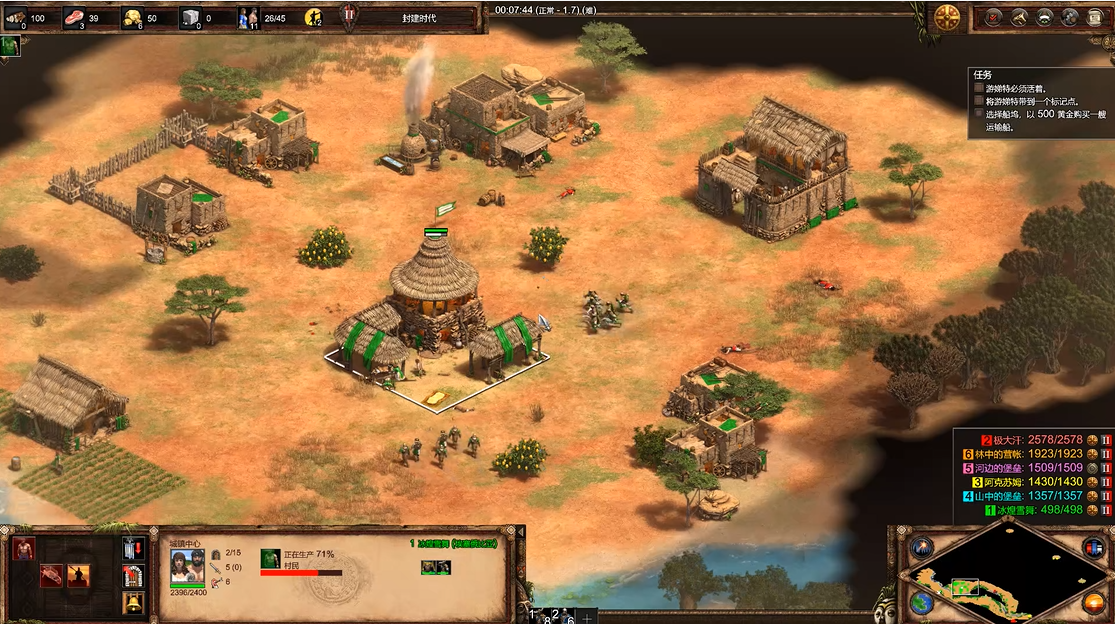
Task: Select the Town Center portrait
Action: (x=182, y=566)
